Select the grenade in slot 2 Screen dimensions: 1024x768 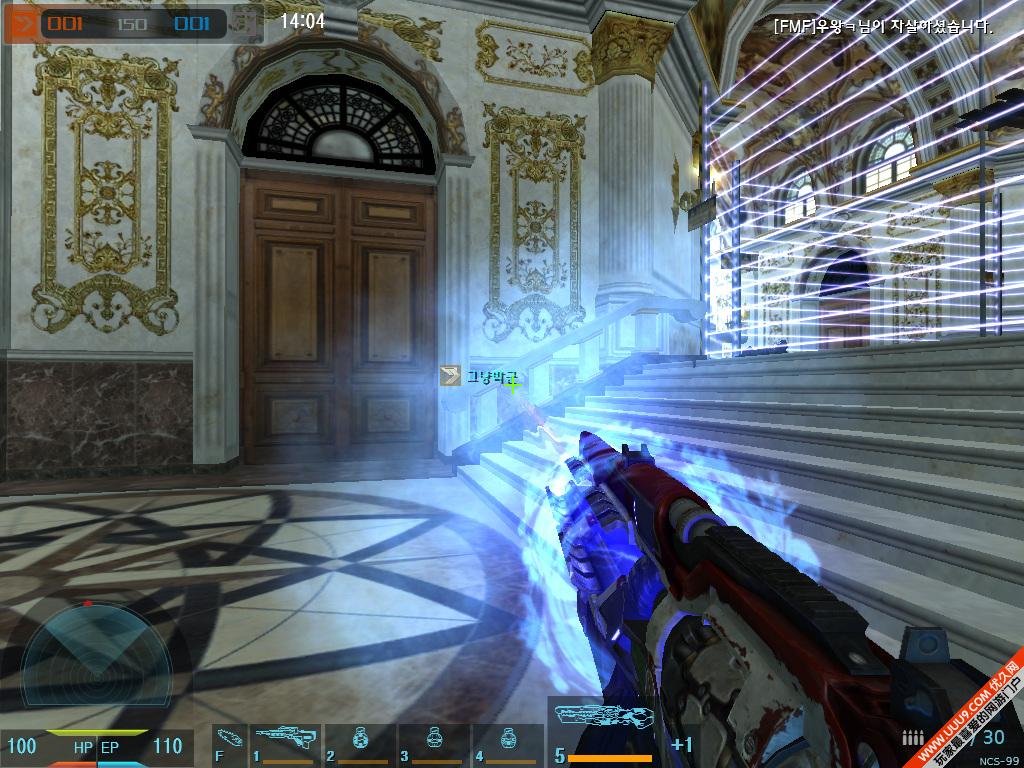pos(359,745)
